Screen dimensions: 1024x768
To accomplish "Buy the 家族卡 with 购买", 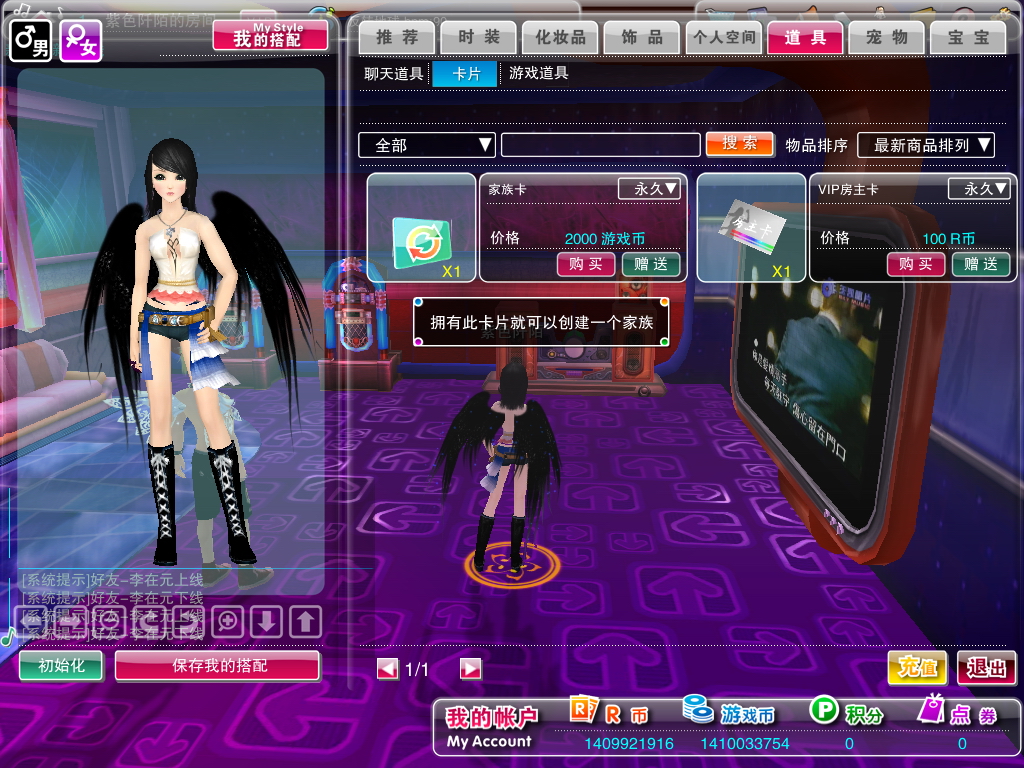I will (586, 264).
